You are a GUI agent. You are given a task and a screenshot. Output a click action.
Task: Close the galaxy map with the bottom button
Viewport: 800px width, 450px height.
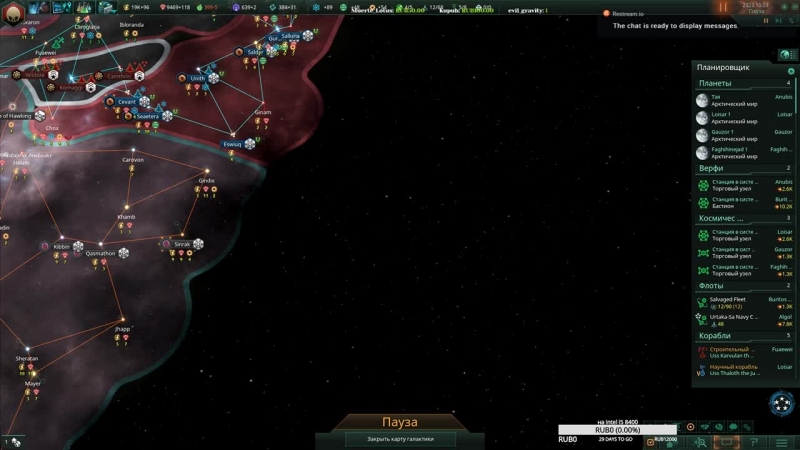[386, 439]
